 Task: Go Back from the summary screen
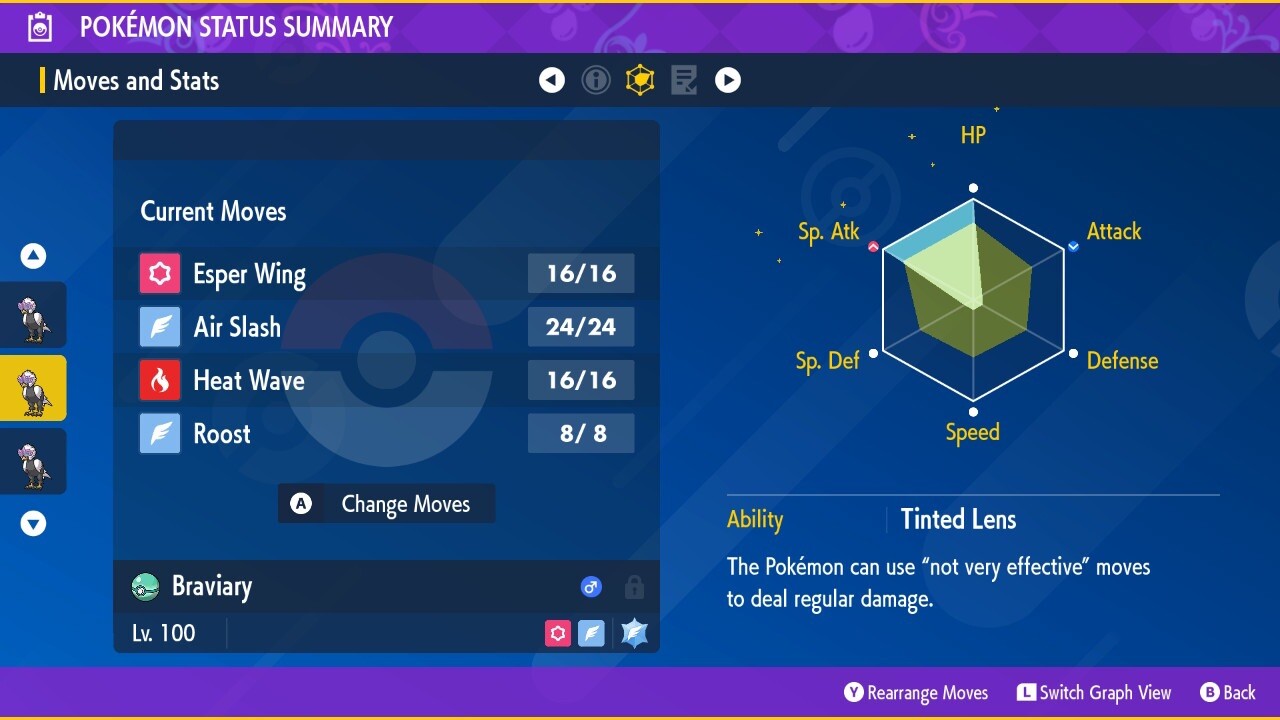(x=1228, y=693)
